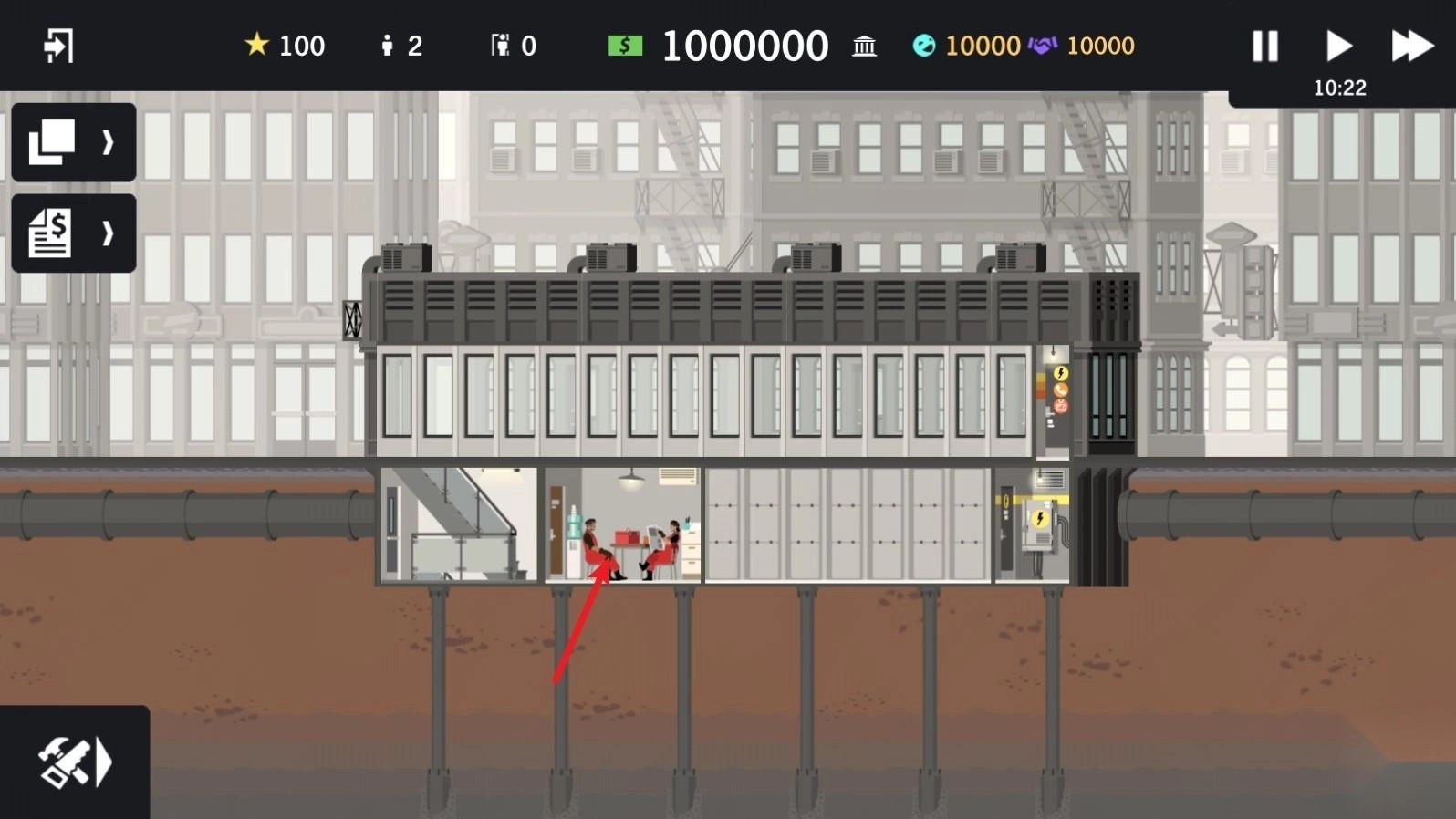Pause the game simulation

(1264, 46)
